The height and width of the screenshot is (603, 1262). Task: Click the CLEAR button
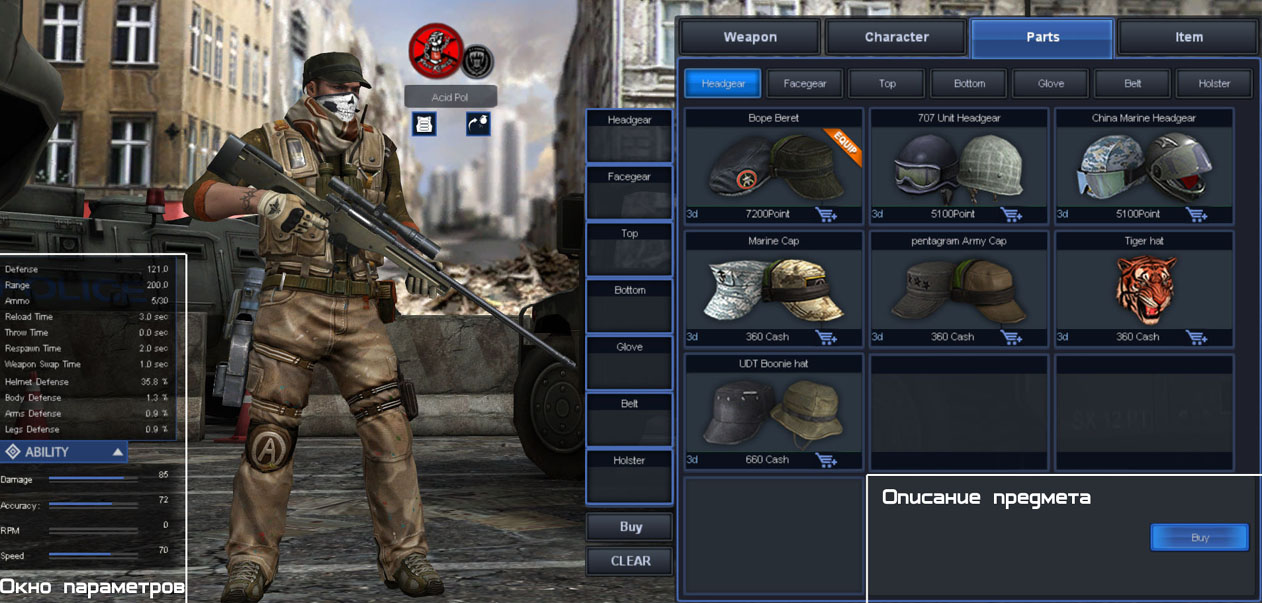click(x=630, y=561)
